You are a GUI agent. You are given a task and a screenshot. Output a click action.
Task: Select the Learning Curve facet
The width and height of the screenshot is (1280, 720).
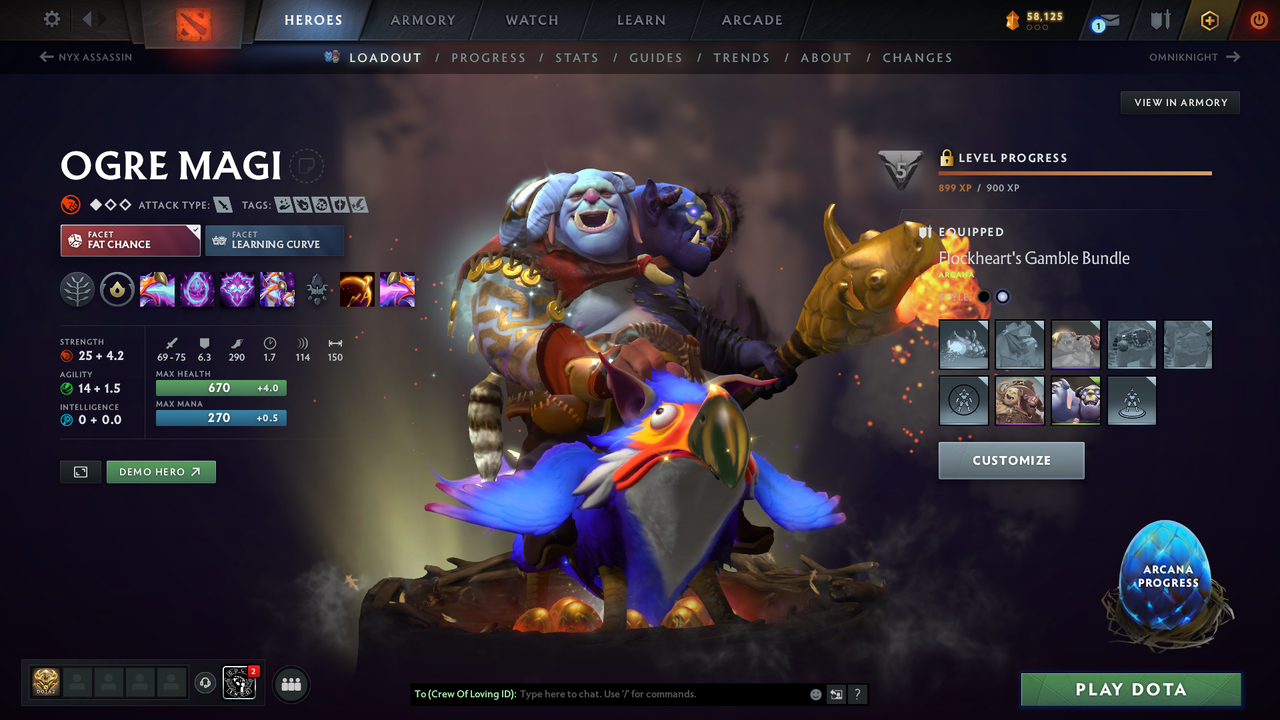(275, 241)
